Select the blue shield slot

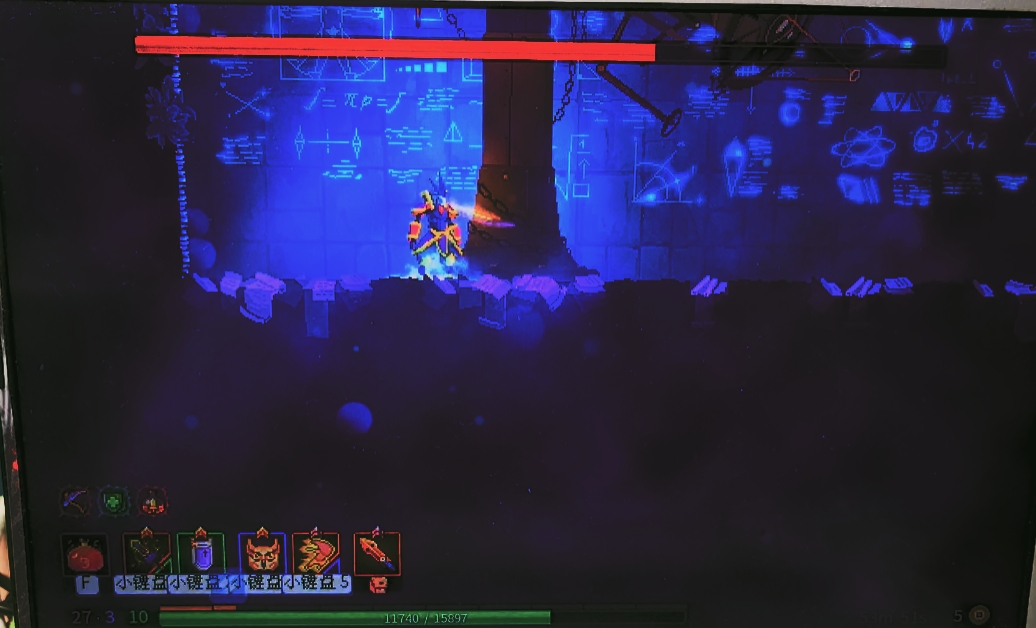(x=201, y=553)
